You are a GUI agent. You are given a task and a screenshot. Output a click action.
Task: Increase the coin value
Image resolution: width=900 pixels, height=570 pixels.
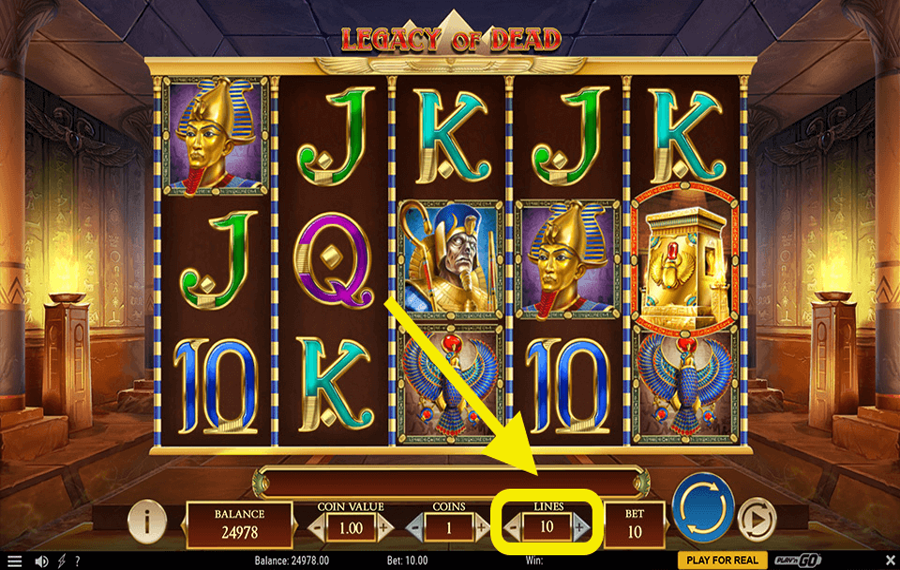[x=382, y=525]
